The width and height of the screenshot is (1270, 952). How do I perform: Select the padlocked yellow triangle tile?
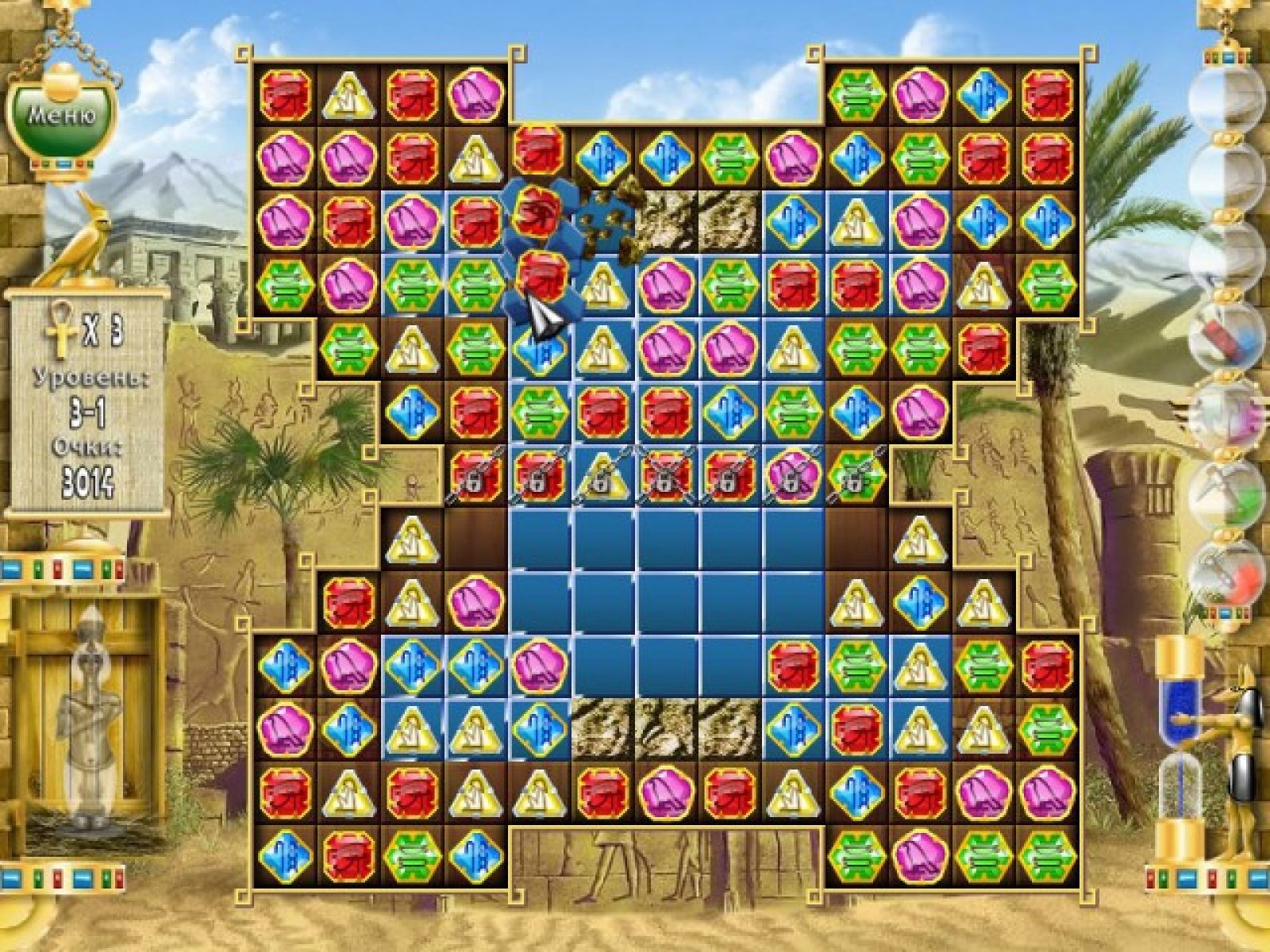tap(602, 476)
